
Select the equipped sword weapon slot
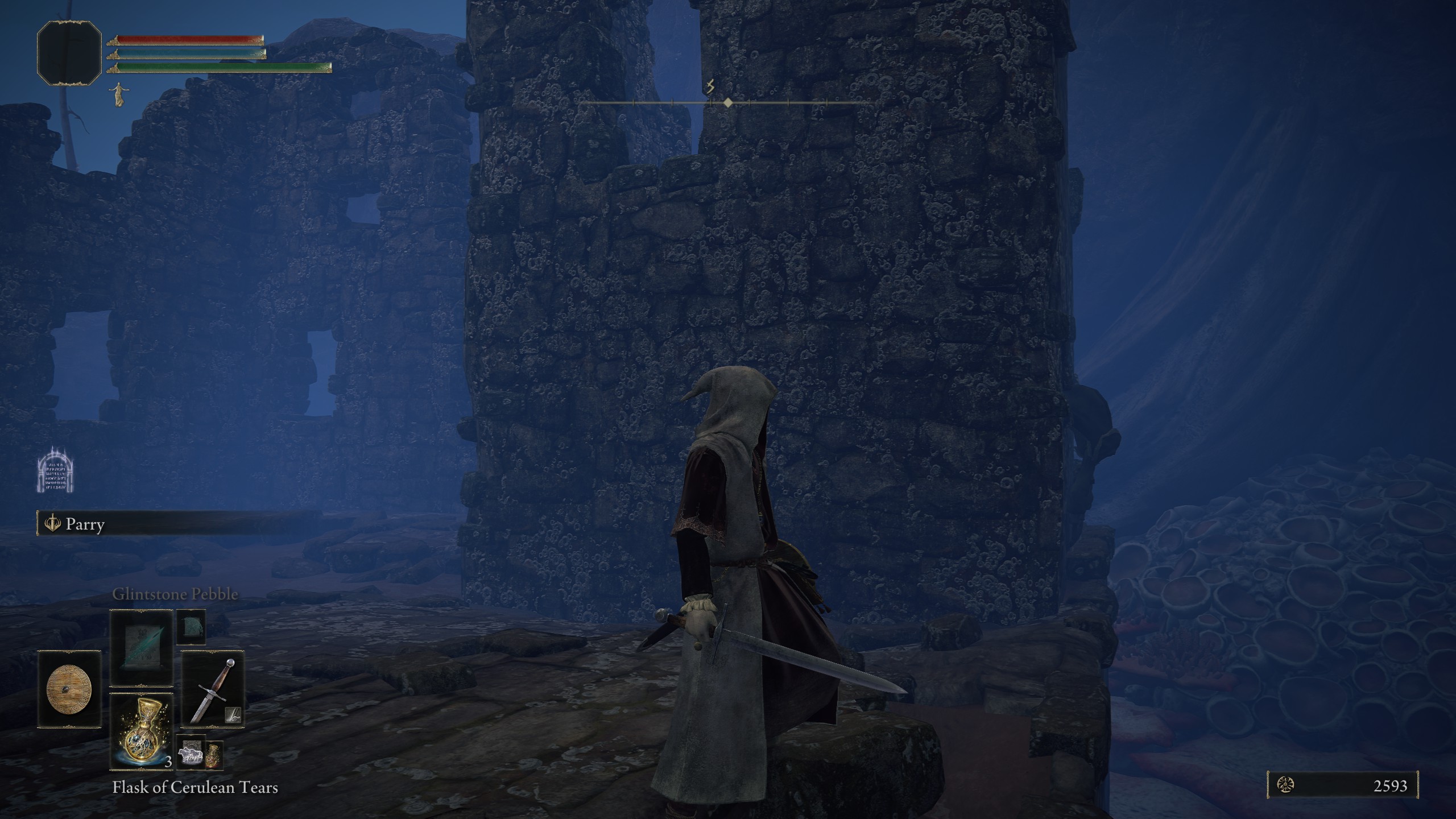click(213, 689)
